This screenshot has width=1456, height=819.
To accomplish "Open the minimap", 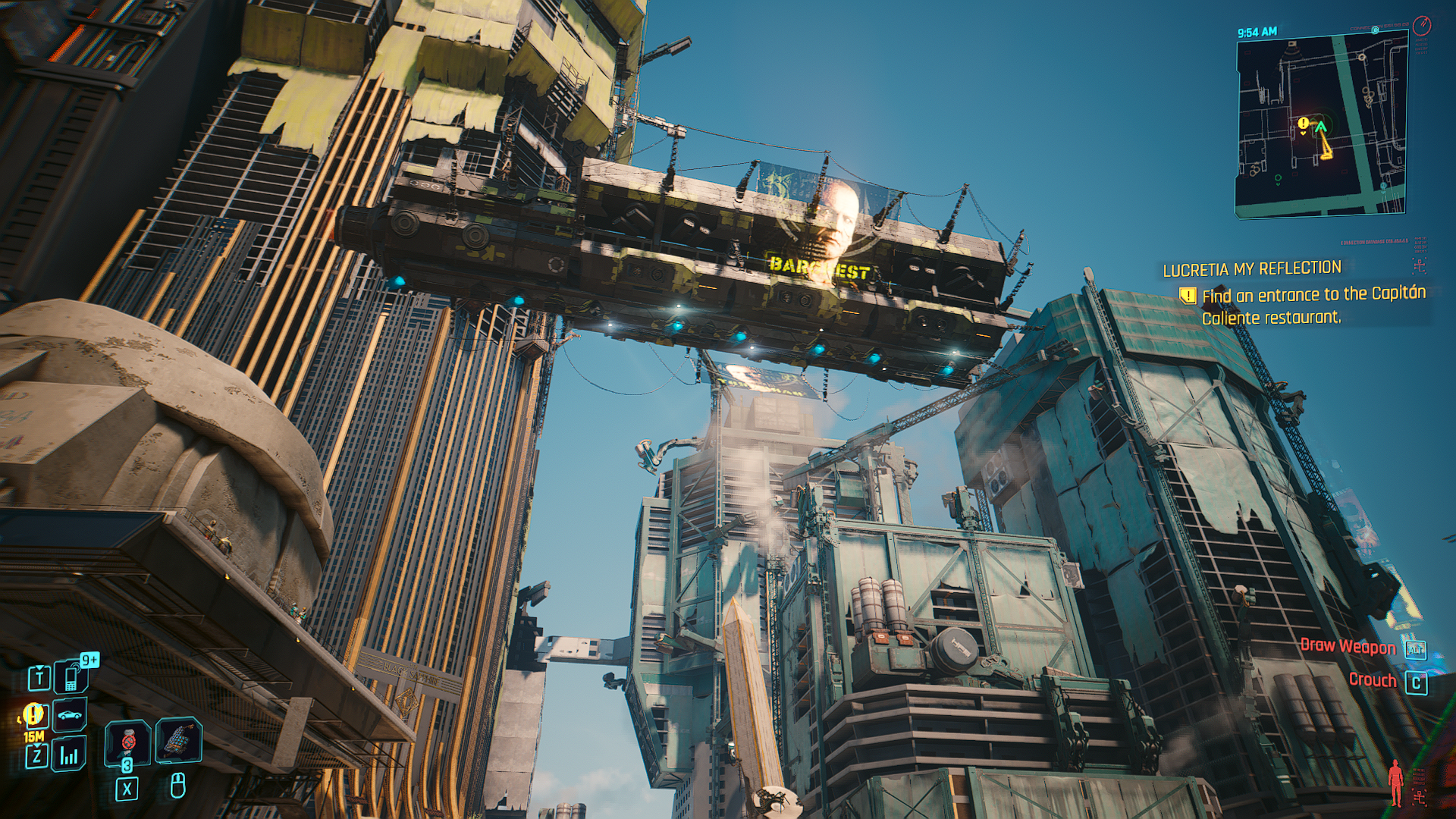I will click(1322, 127).
